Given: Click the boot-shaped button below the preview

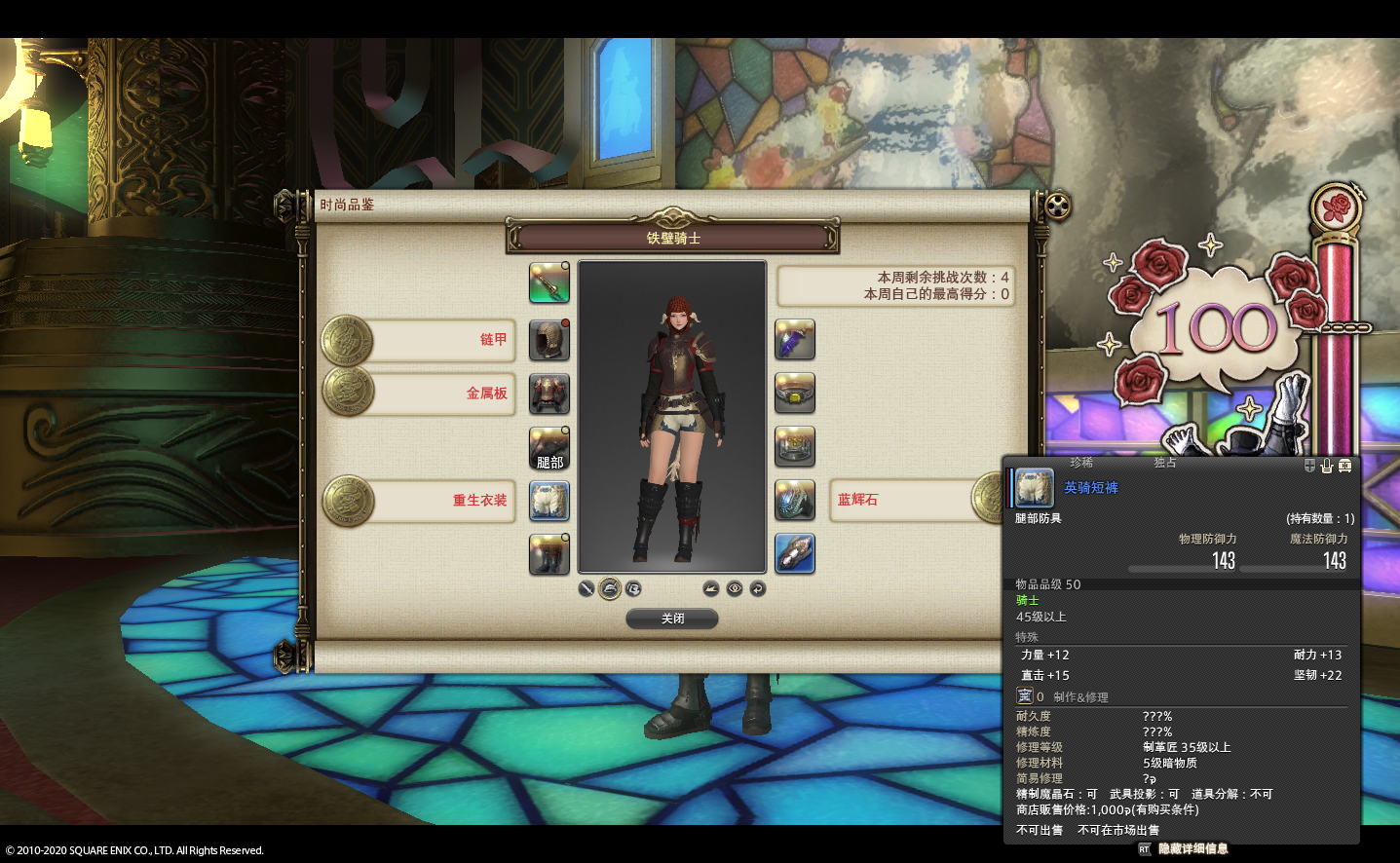Looking at the screenshot, I should 711,588.
